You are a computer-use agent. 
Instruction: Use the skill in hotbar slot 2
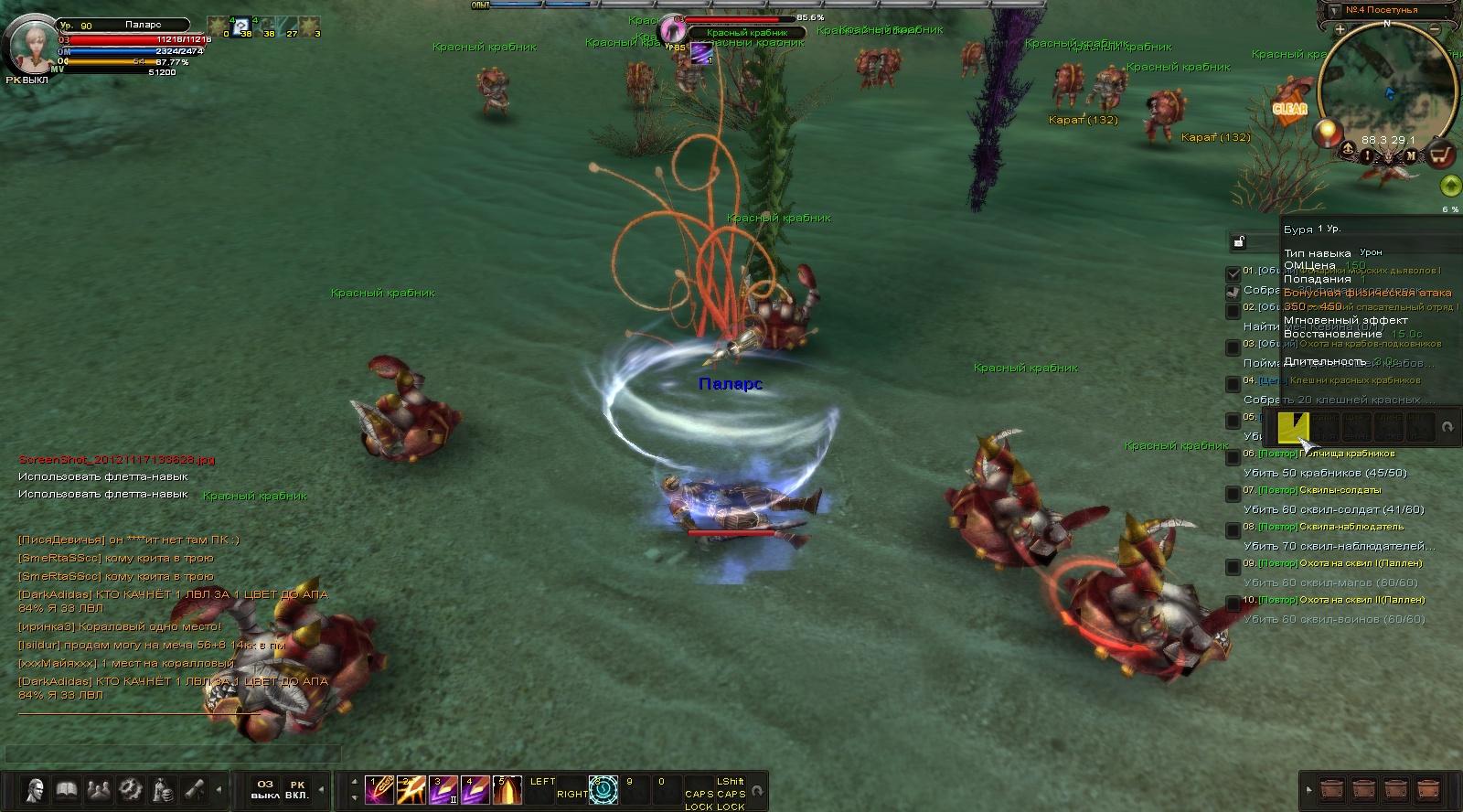[411, 789]
